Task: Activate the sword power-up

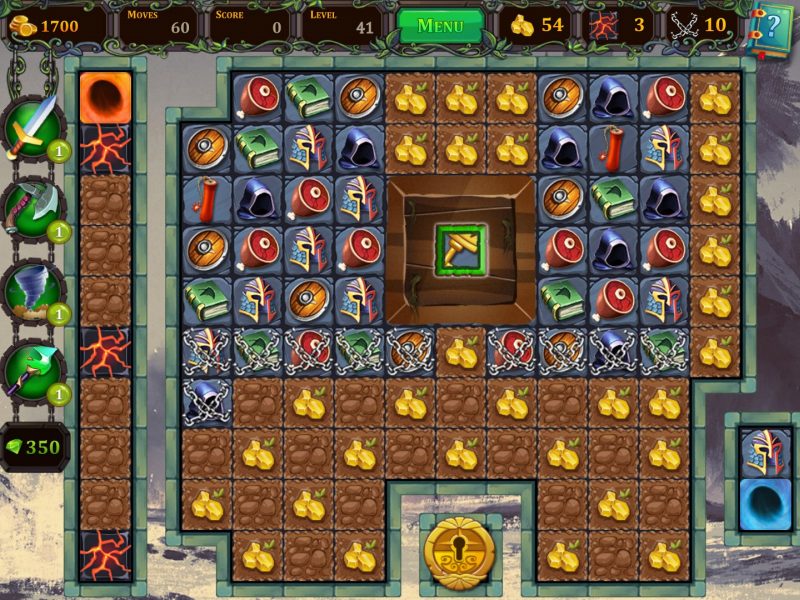Action: 33,125
